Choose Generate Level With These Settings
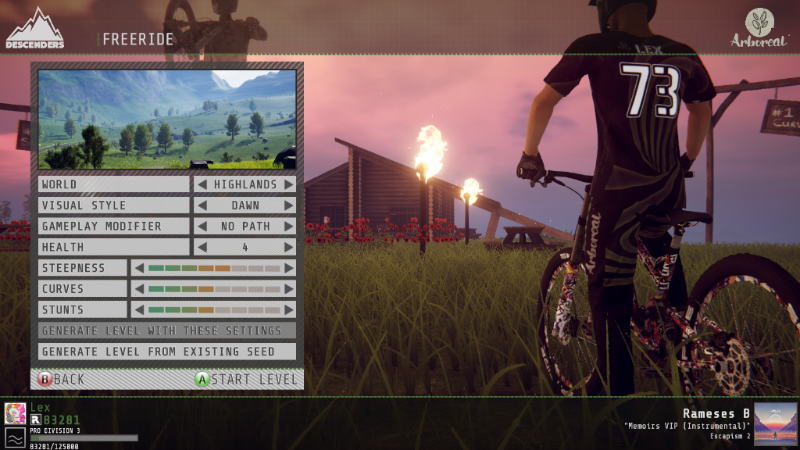The height and width of the screenshot is (450, 800). [167, 331]
